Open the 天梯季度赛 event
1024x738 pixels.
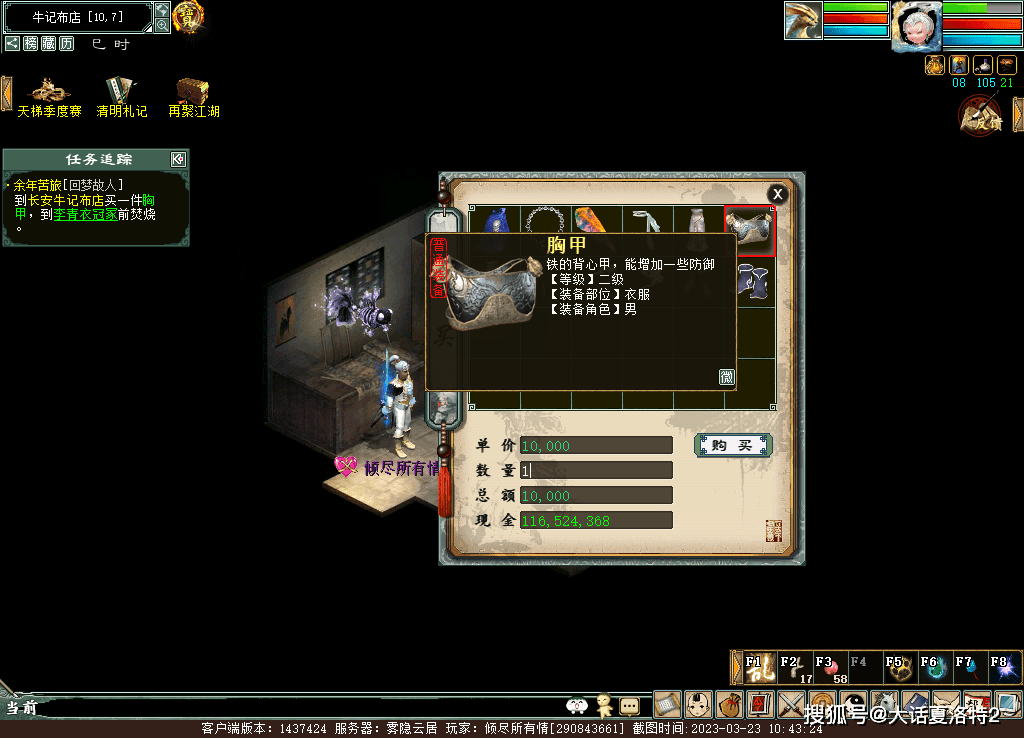tap(49, 97)
